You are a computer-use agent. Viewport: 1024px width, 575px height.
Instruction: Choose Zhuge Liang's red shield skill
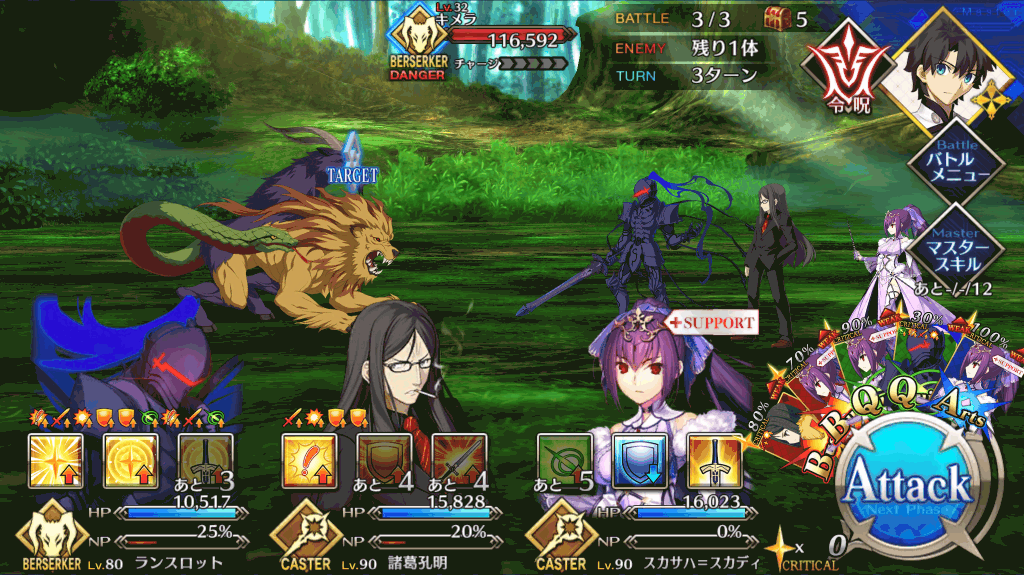click(x=385, y=460)
